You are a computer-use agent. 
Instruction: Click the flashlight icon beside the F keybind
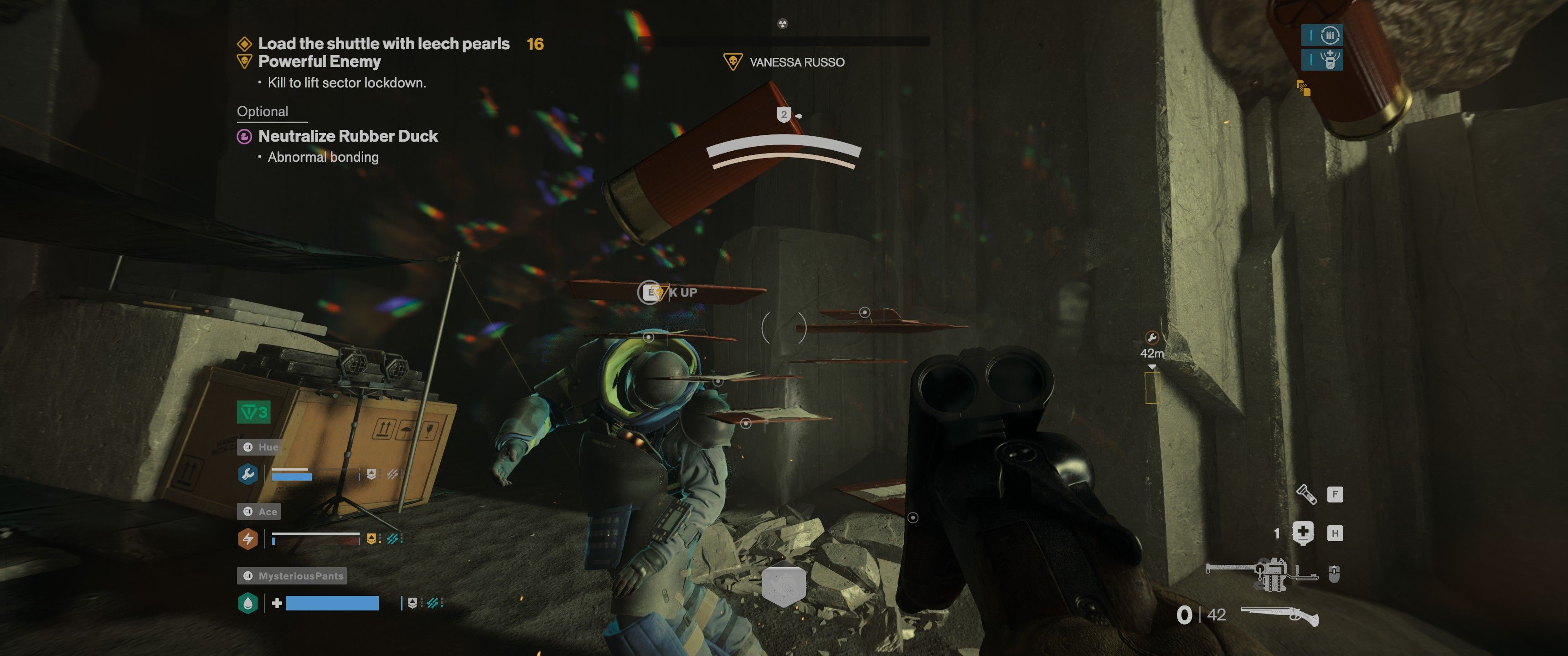coord(1307,495)
